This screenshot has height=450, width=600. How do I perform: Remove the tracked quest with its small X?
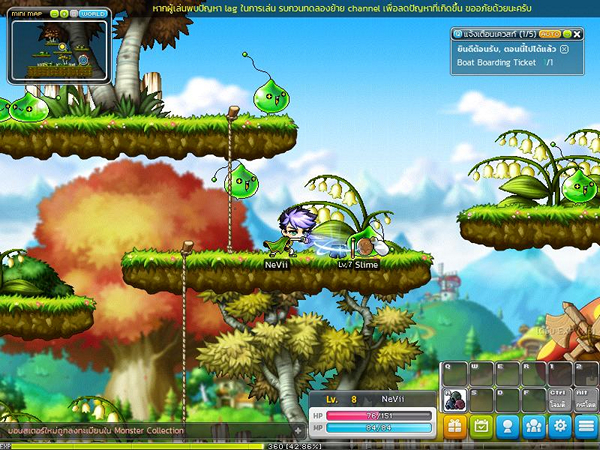(565, 48)
